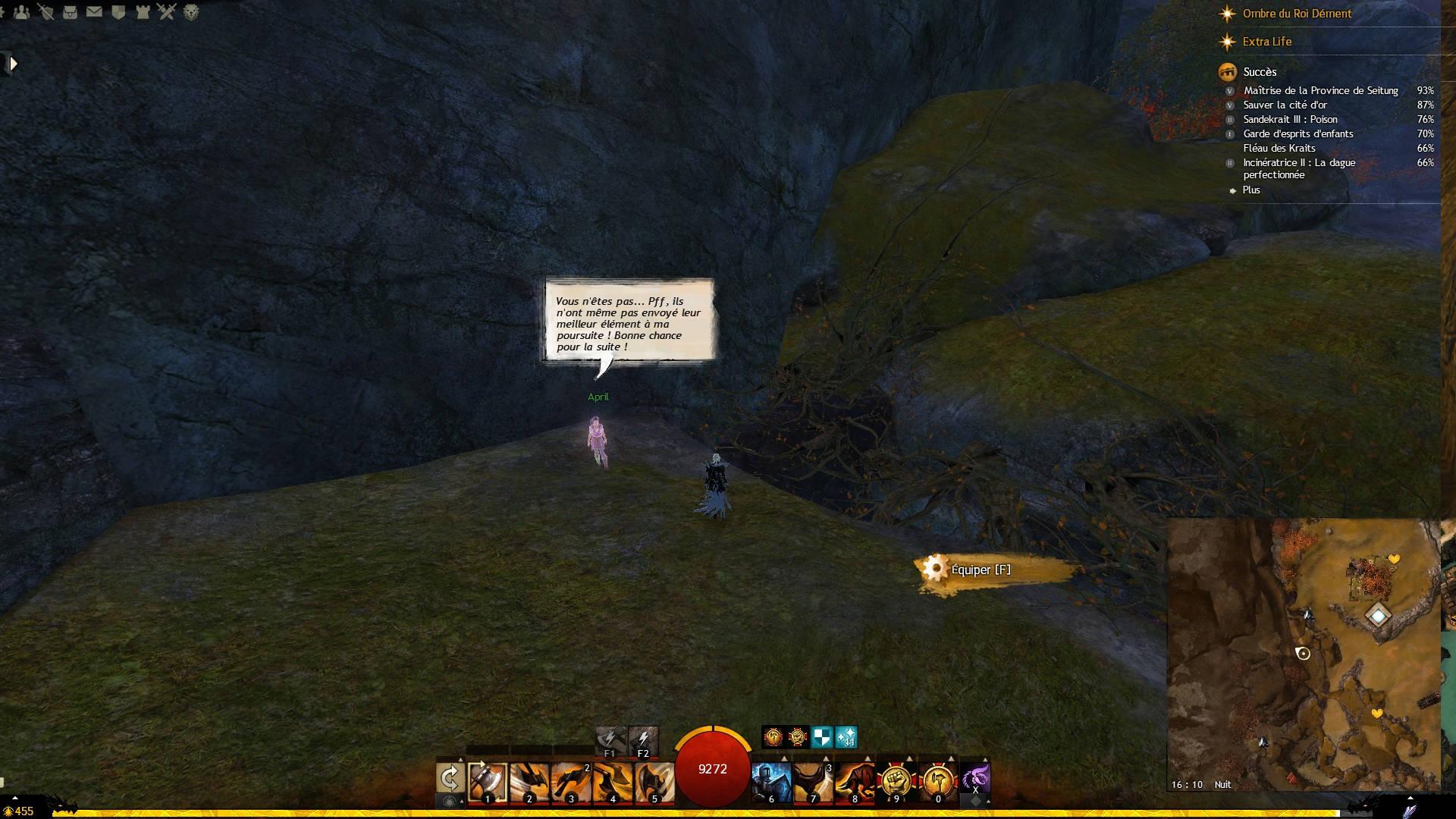Screen dimensions: 1456x819
Task: Activate the weapon swap arrows button
Action: [450, 779]
